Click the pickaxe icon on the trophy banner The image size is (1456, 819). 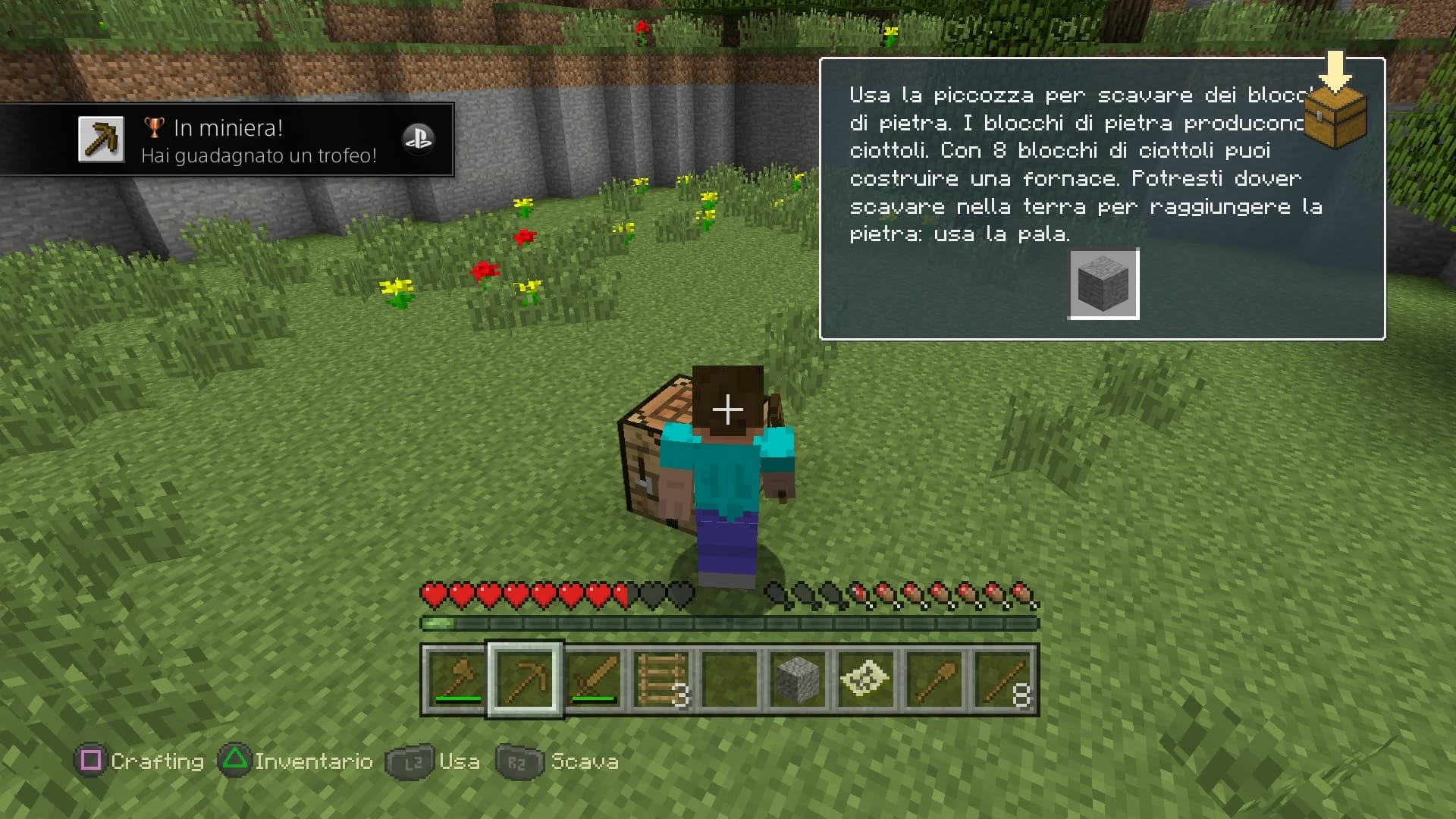click(x=101, y=139)
